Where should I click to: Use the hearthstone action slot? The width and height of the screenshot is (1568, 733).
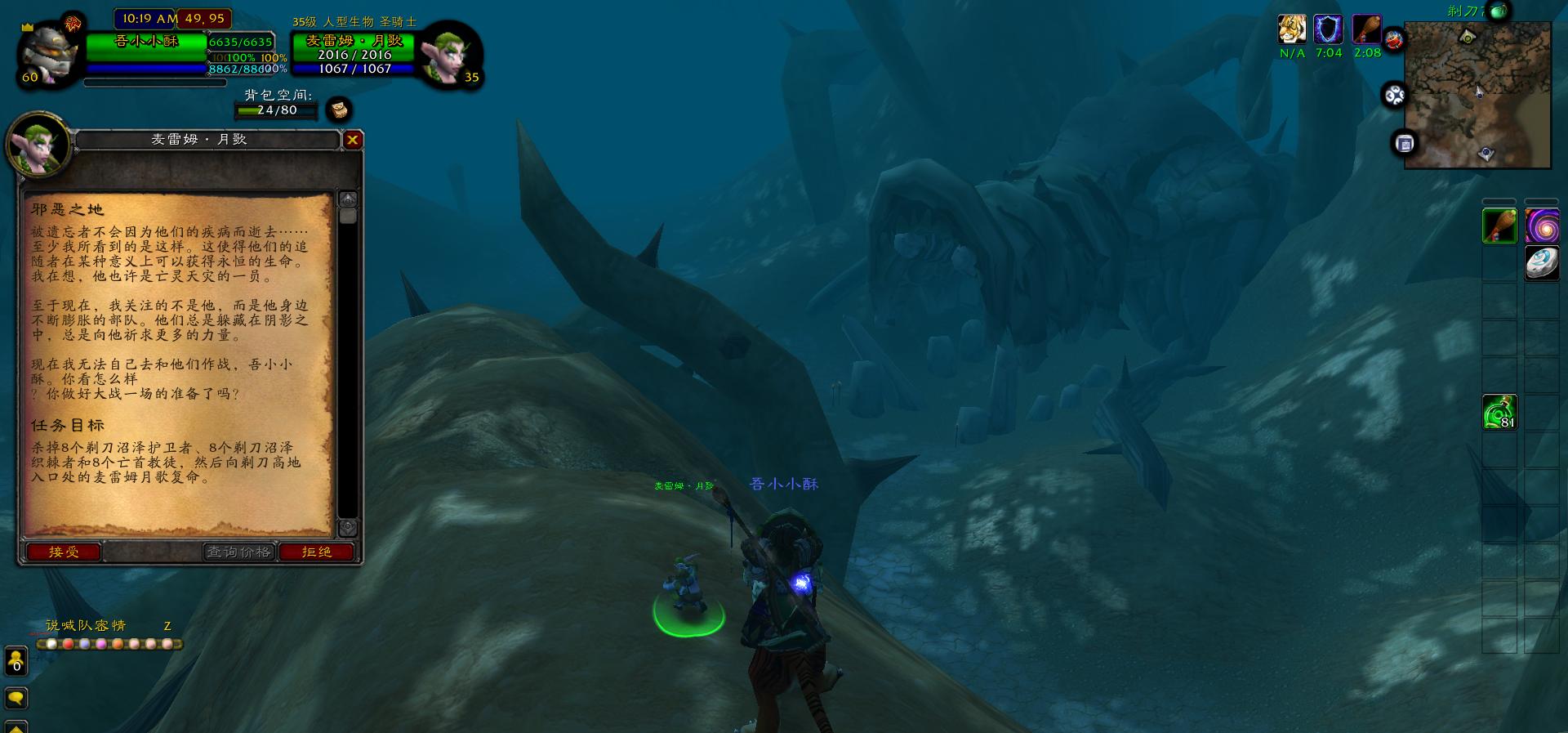coord(1542,263)
